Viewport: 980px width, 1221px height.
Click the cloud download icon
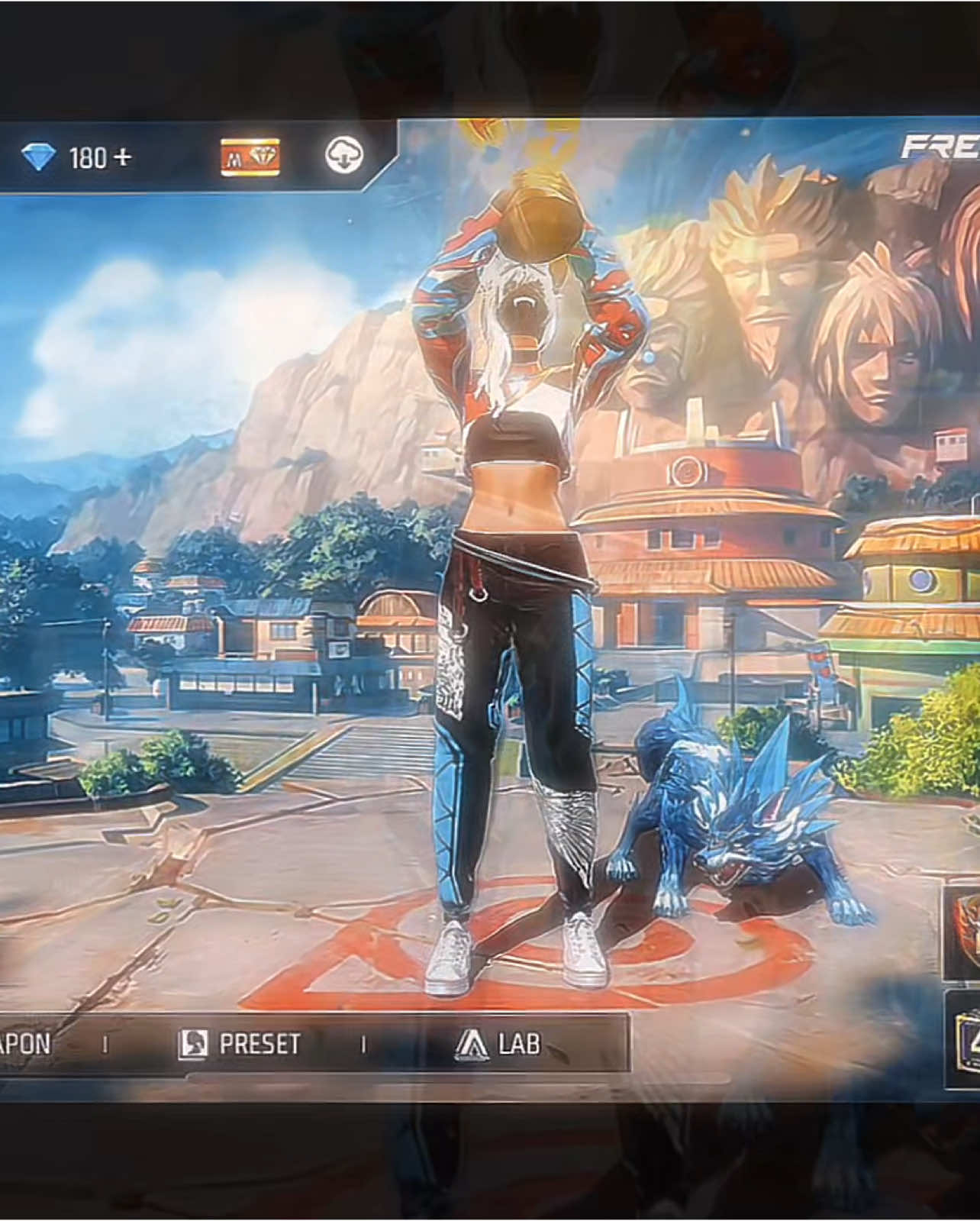(344, 156)
